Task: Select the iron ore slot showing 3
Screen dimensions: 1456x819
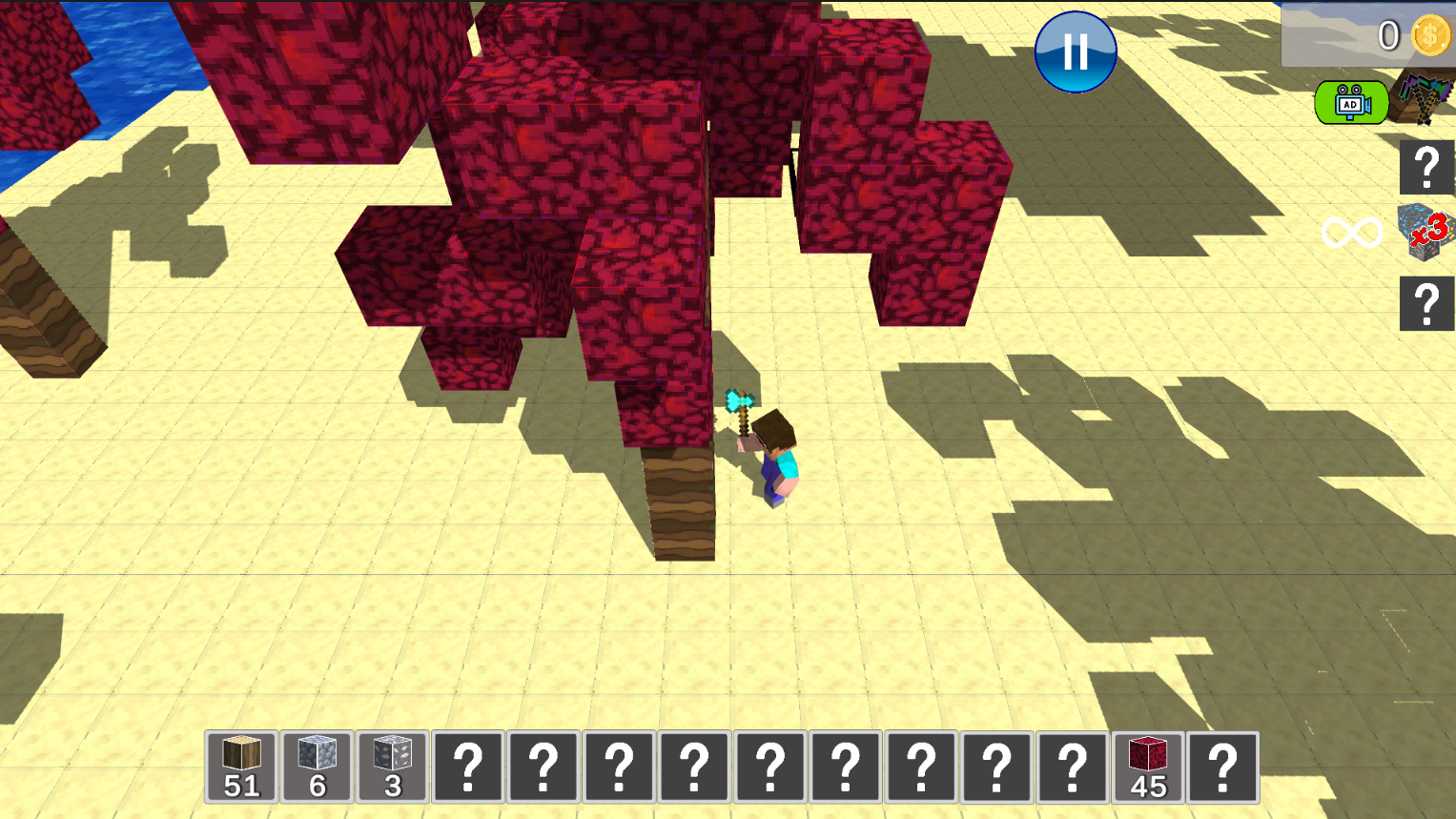Action: 391,767
